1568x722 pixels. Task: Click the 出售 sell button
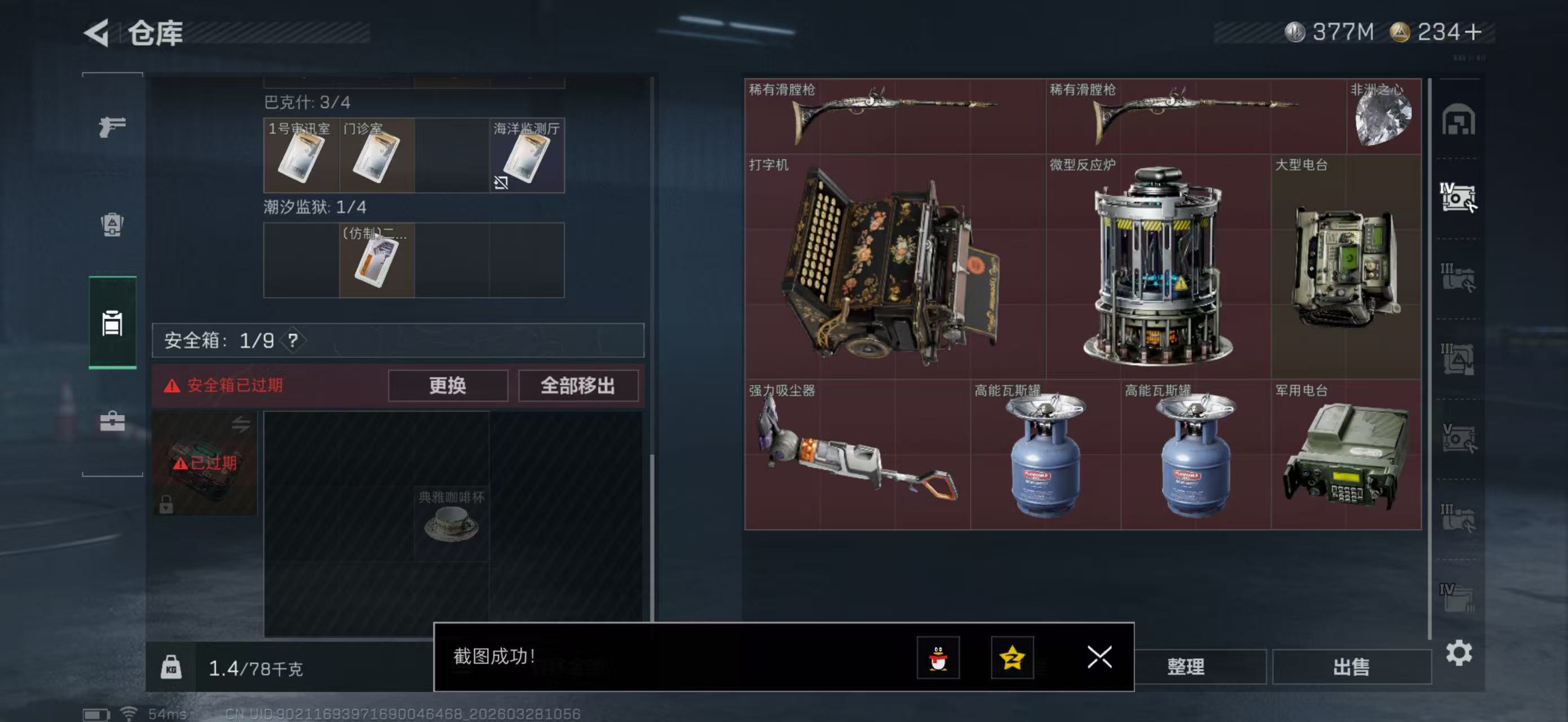pyautogui.click(x=1351, y=667)
